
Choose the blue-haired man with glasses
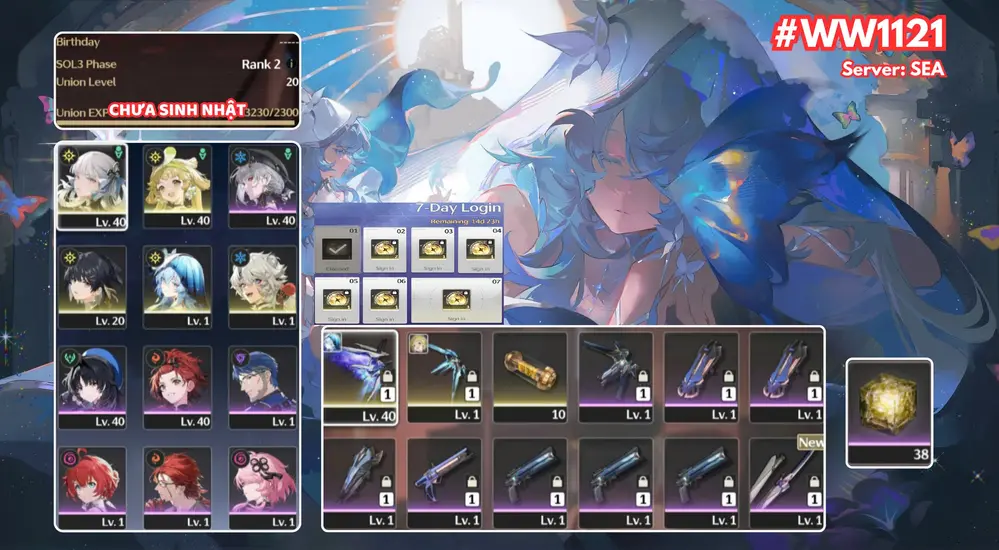coord(262,387)
